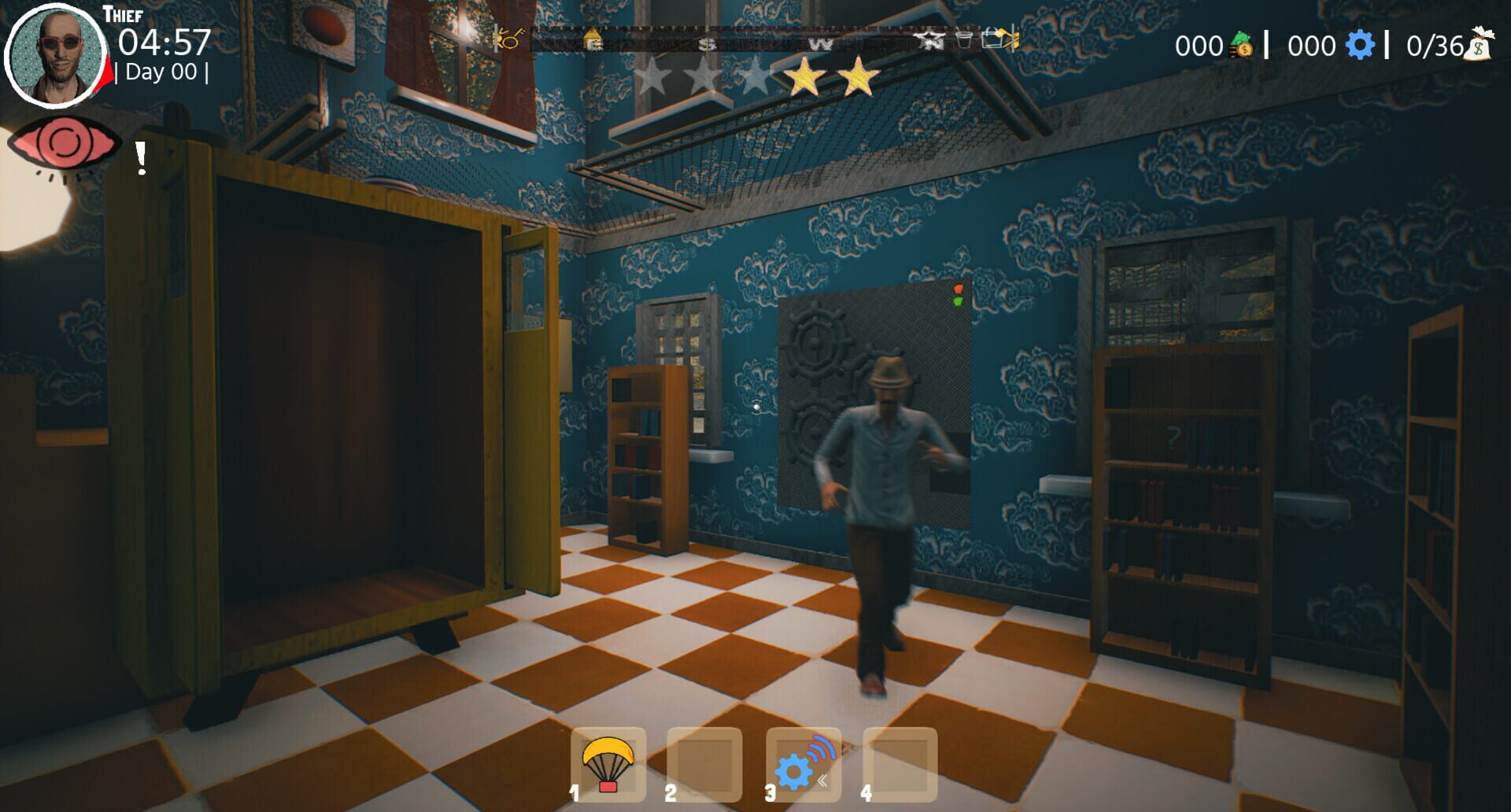Screen dimensions: 1511x812
Task: Select the golden key icon on the compass bar
Action: [x=508, y=39]
